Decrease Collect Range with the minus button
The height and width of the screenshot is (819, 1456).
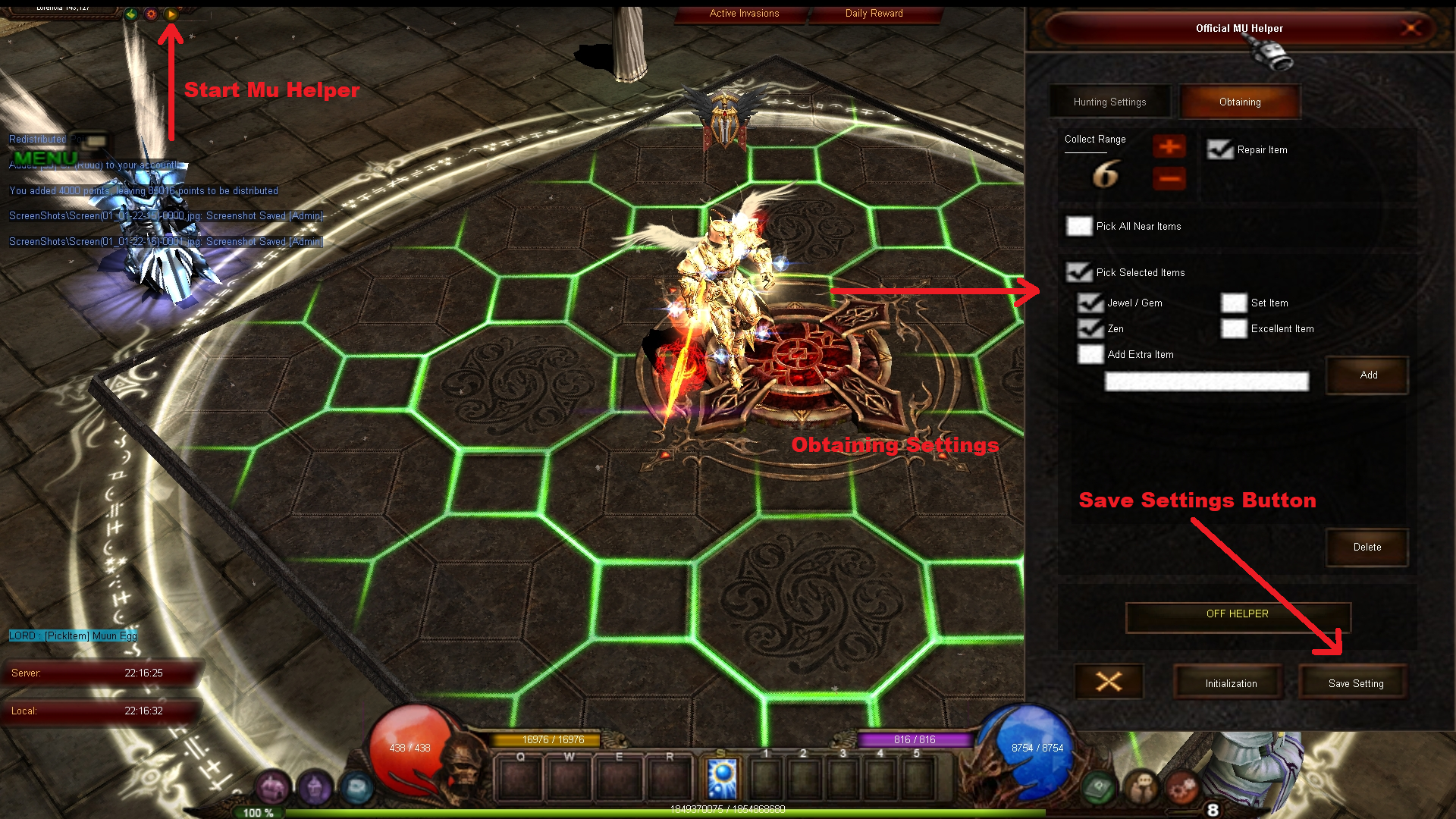[1169, 179]
